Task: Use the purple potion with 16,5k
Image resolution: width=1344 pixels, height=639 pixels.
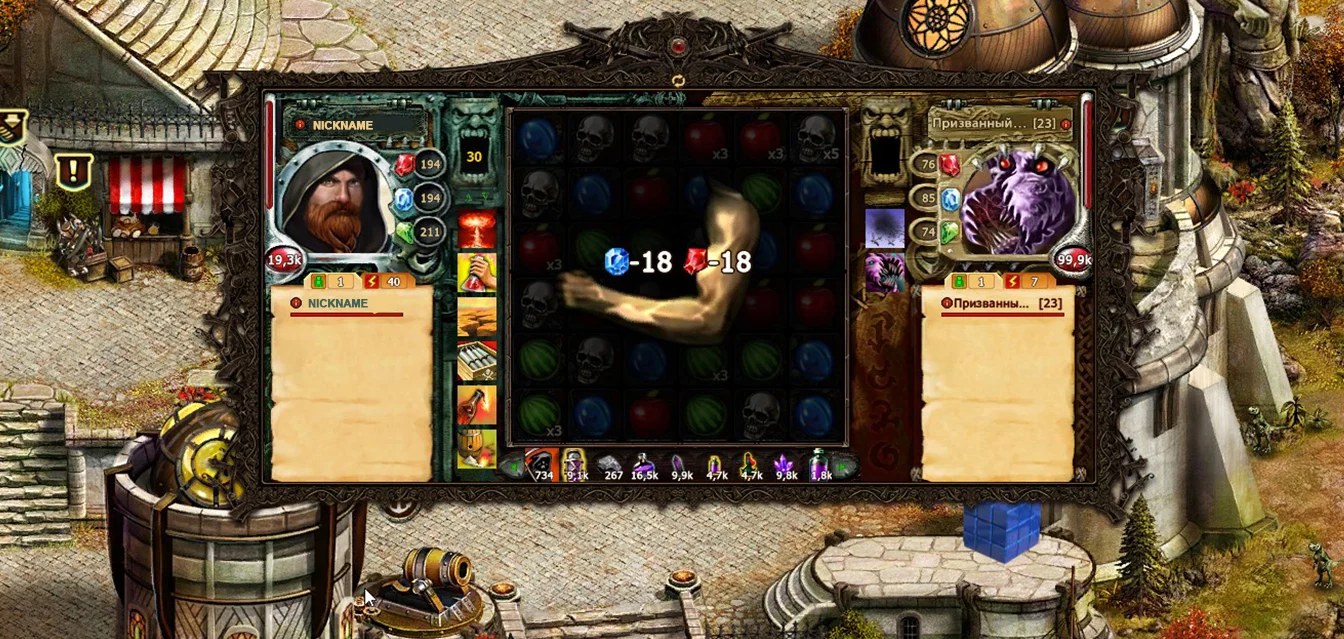Action: (645, 464)
